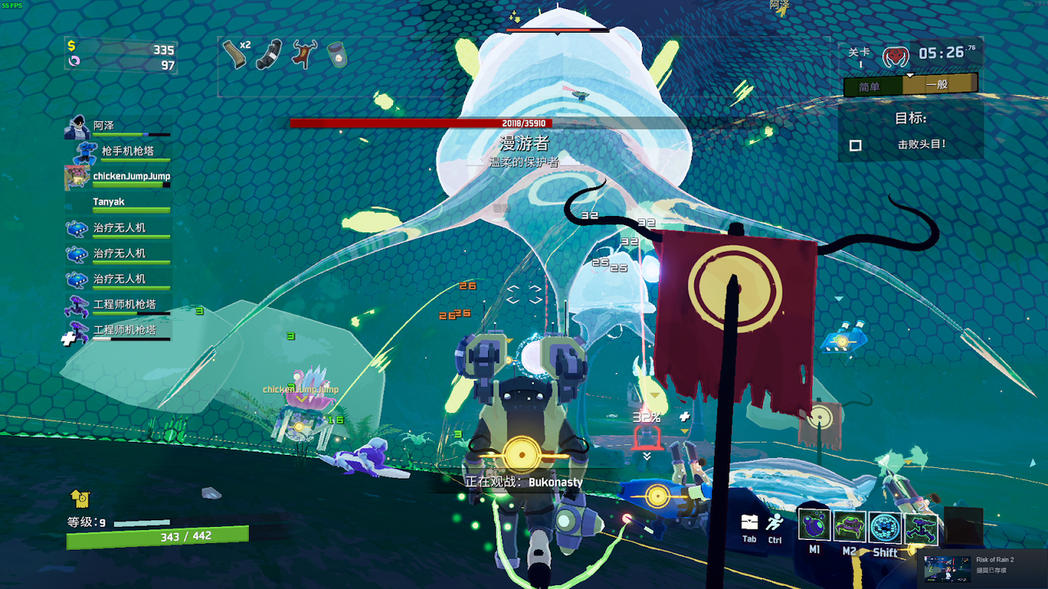Deploy the turret special skill icon

click(921, 527)
